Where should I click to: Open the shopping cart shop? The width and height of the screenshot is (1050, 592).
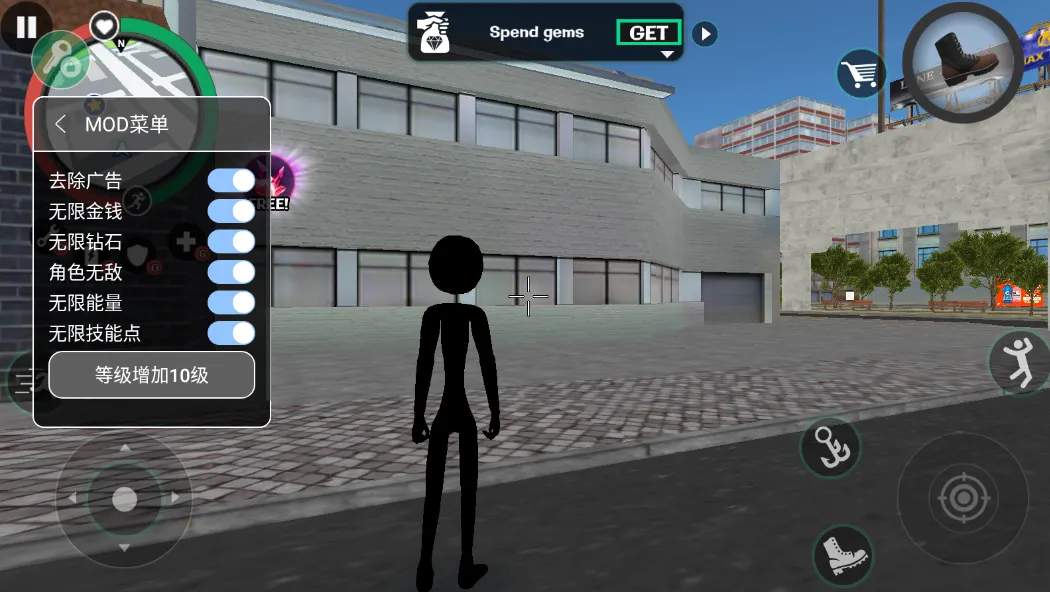point(860,73)
